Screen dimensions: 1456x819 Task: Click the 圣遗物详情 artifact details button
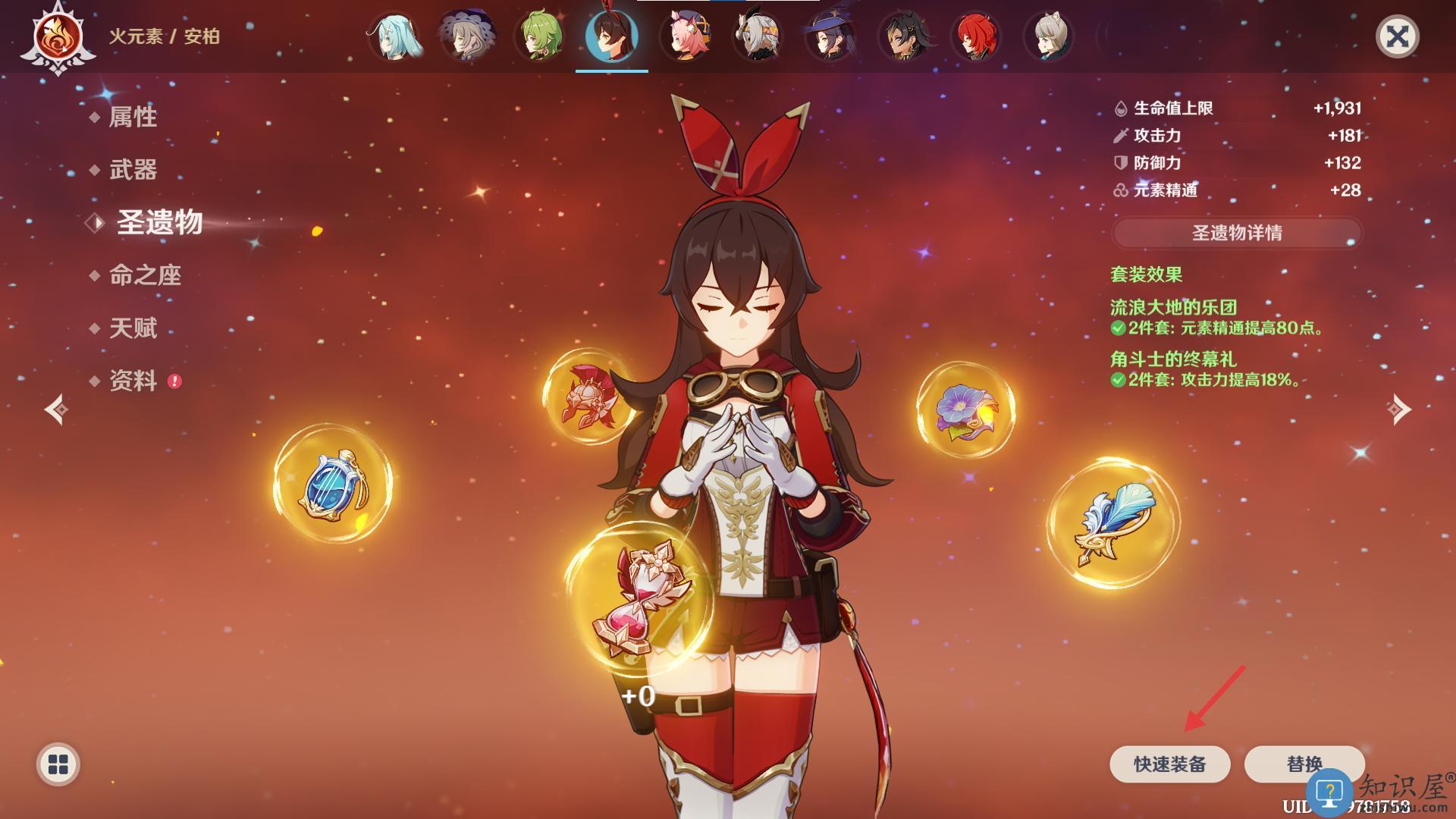[1237, 233]
